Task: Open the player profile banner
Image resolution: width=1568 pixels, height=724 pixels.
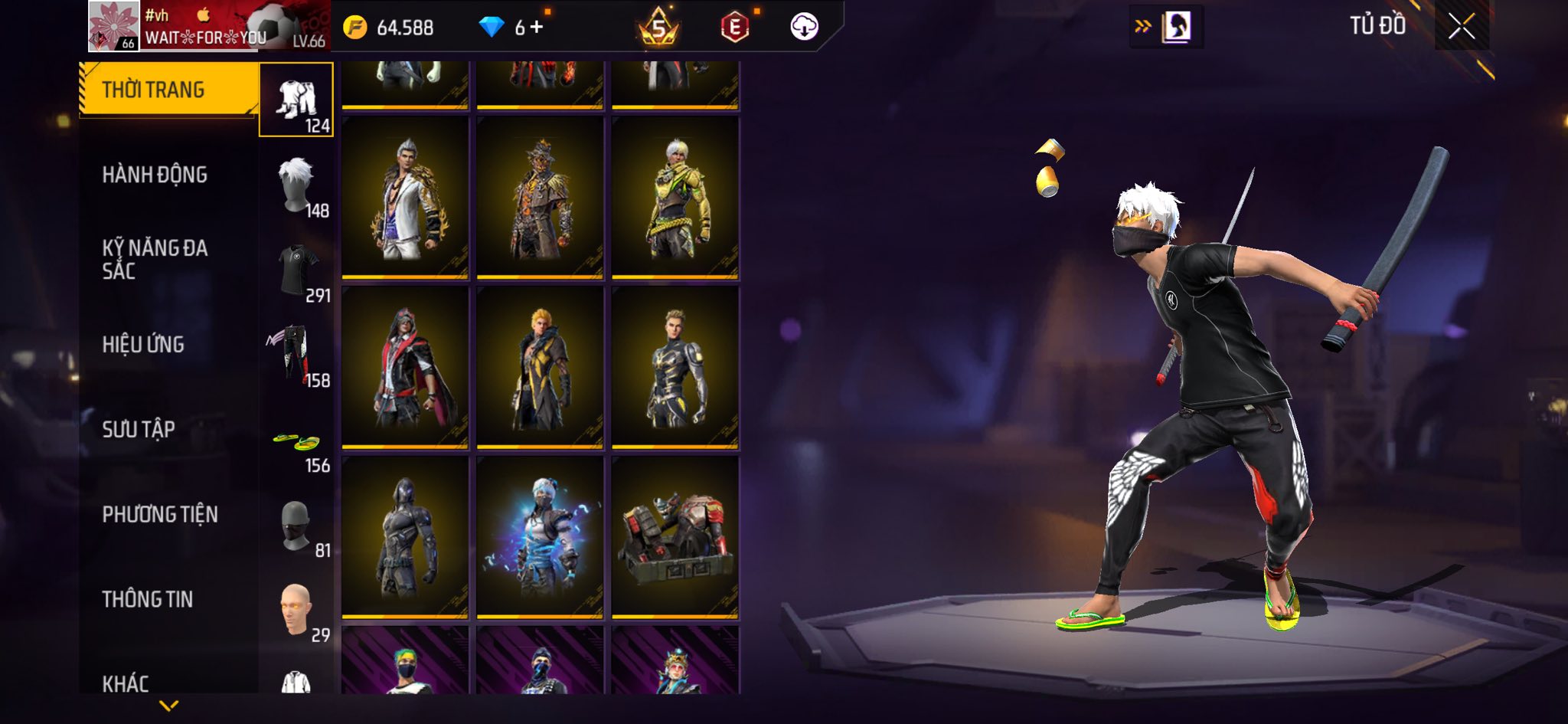Action: 208,27
